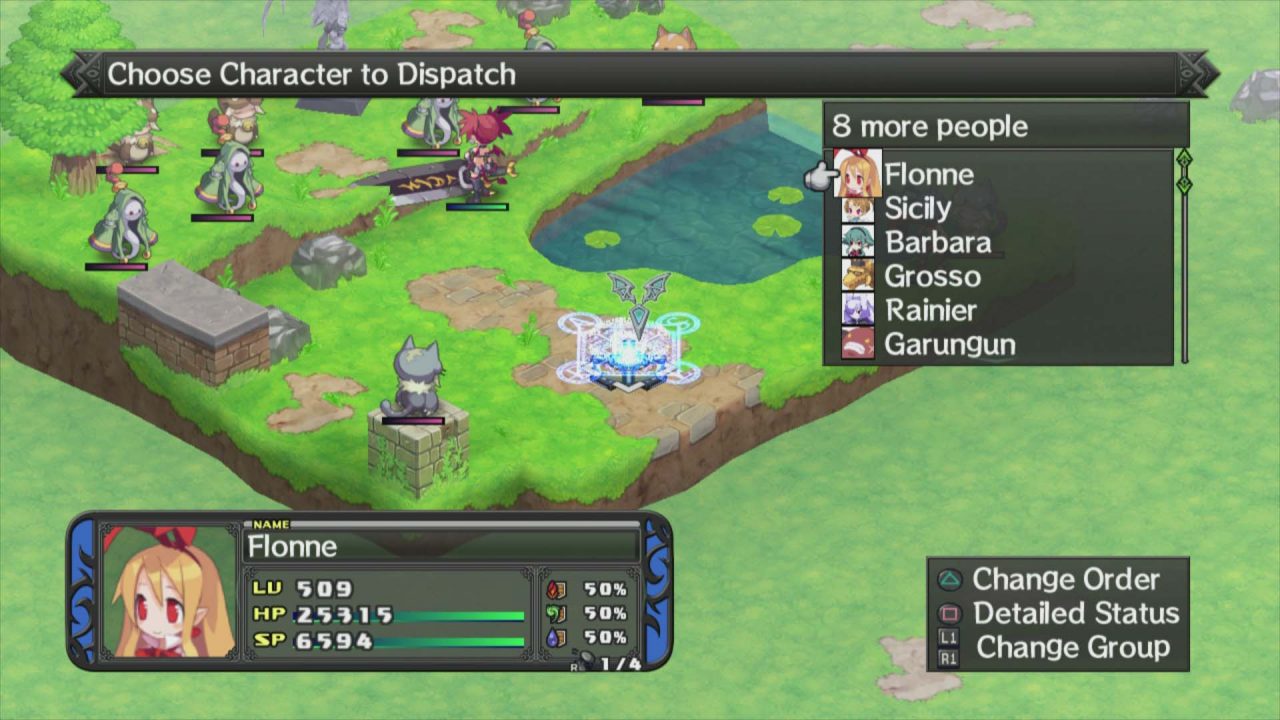
Task: Pick Barbara from the character list
Action: [x=937, y=243]
